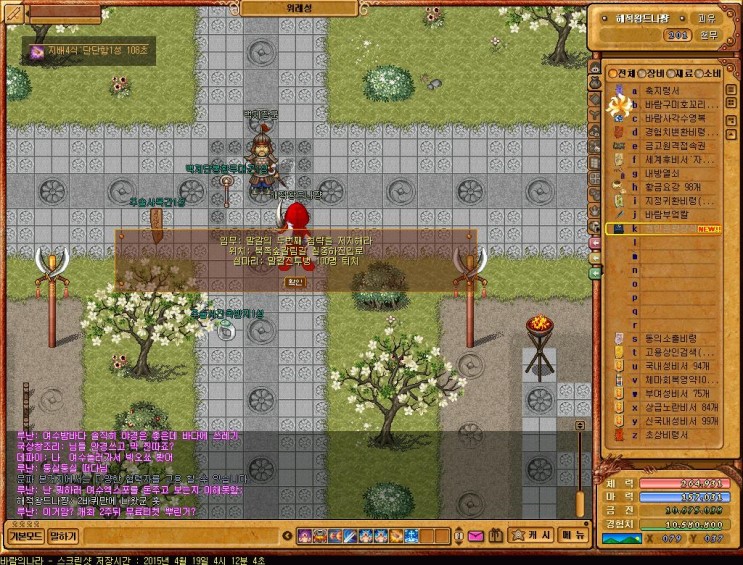Screen dimensions: 743x565
Task: Choose the 바람부엌칼 knife item
Action: 662,214
